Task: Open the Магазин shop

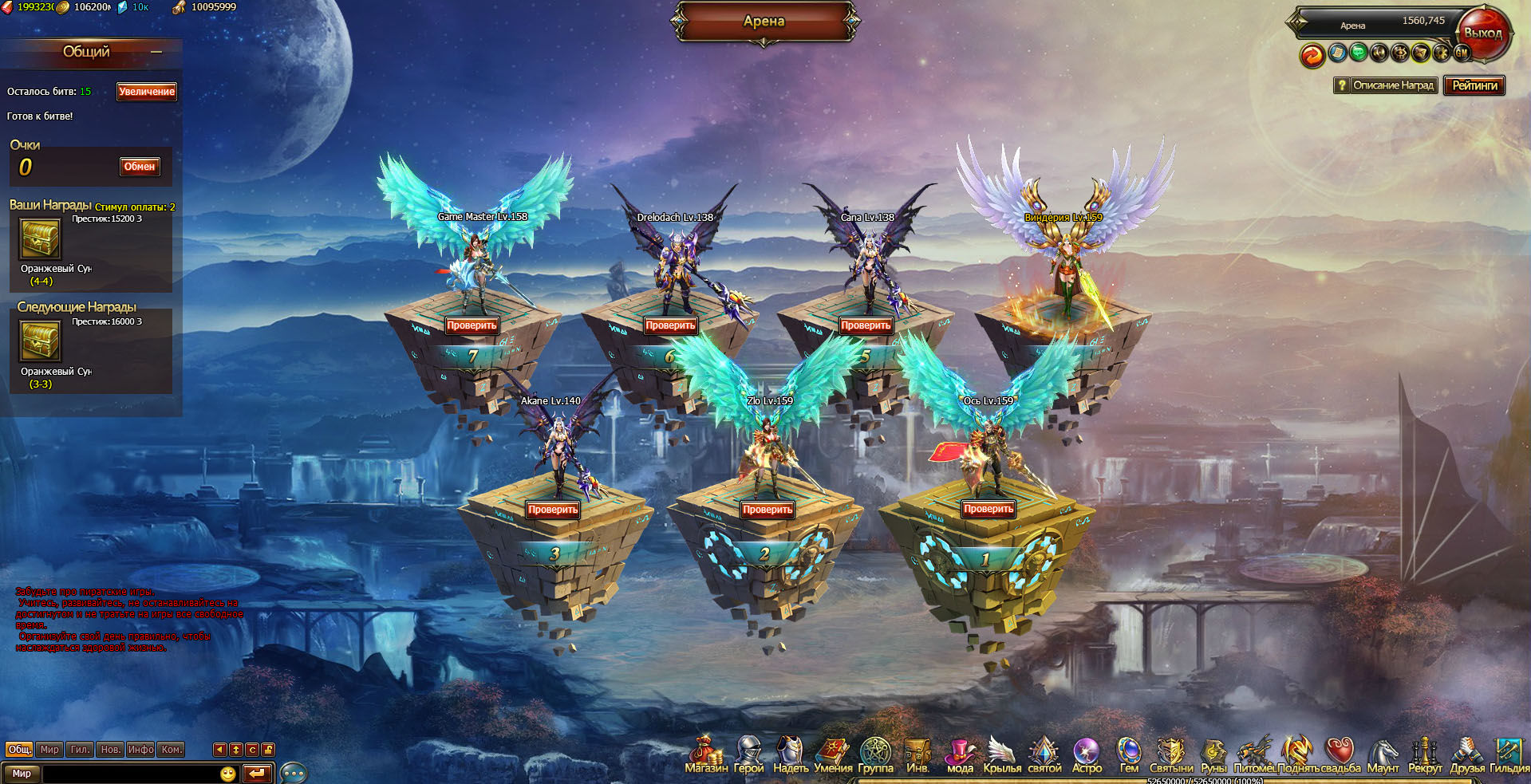Action: 705,755
